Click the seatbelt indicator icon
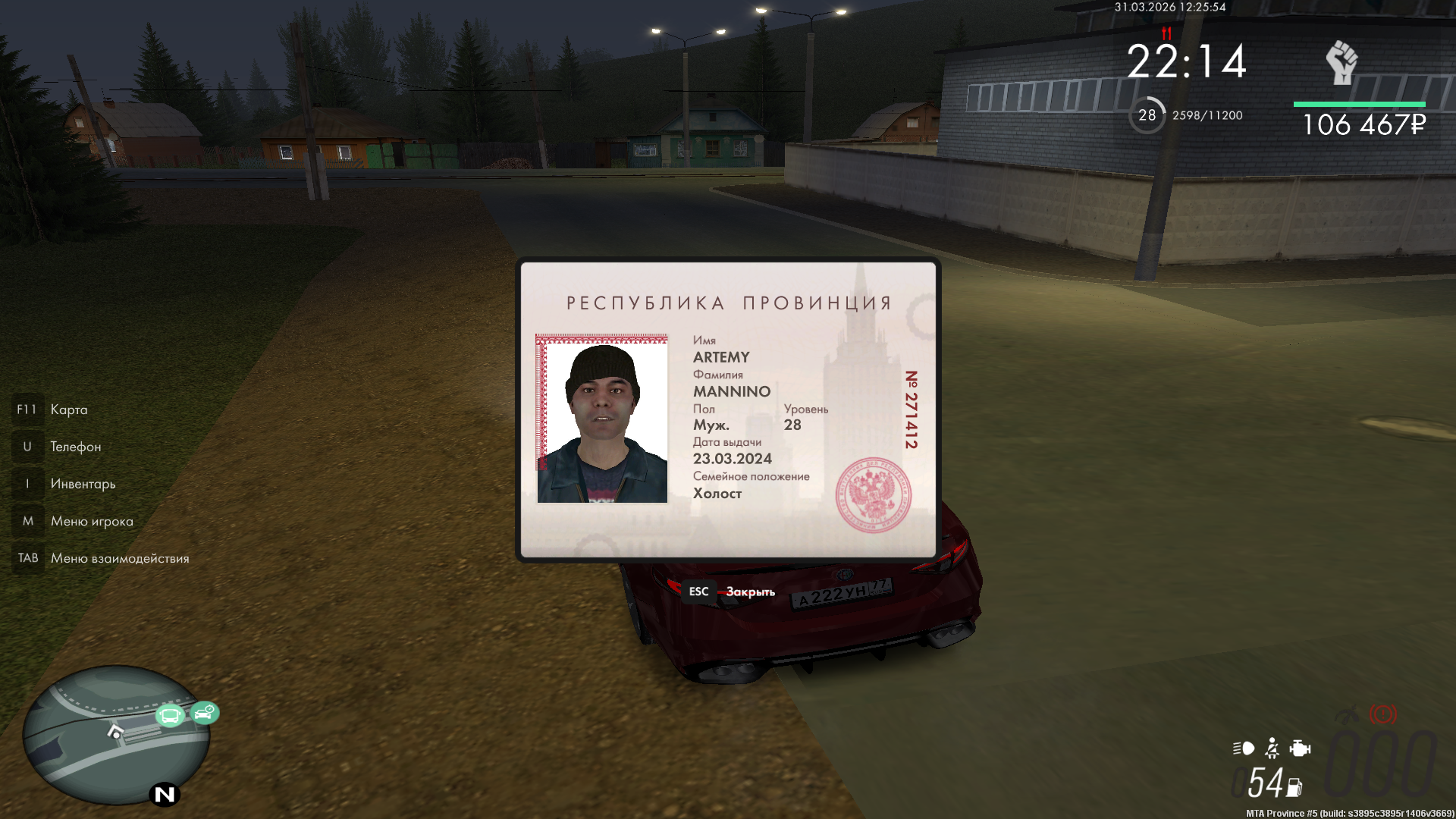 tap(1272, 748)
